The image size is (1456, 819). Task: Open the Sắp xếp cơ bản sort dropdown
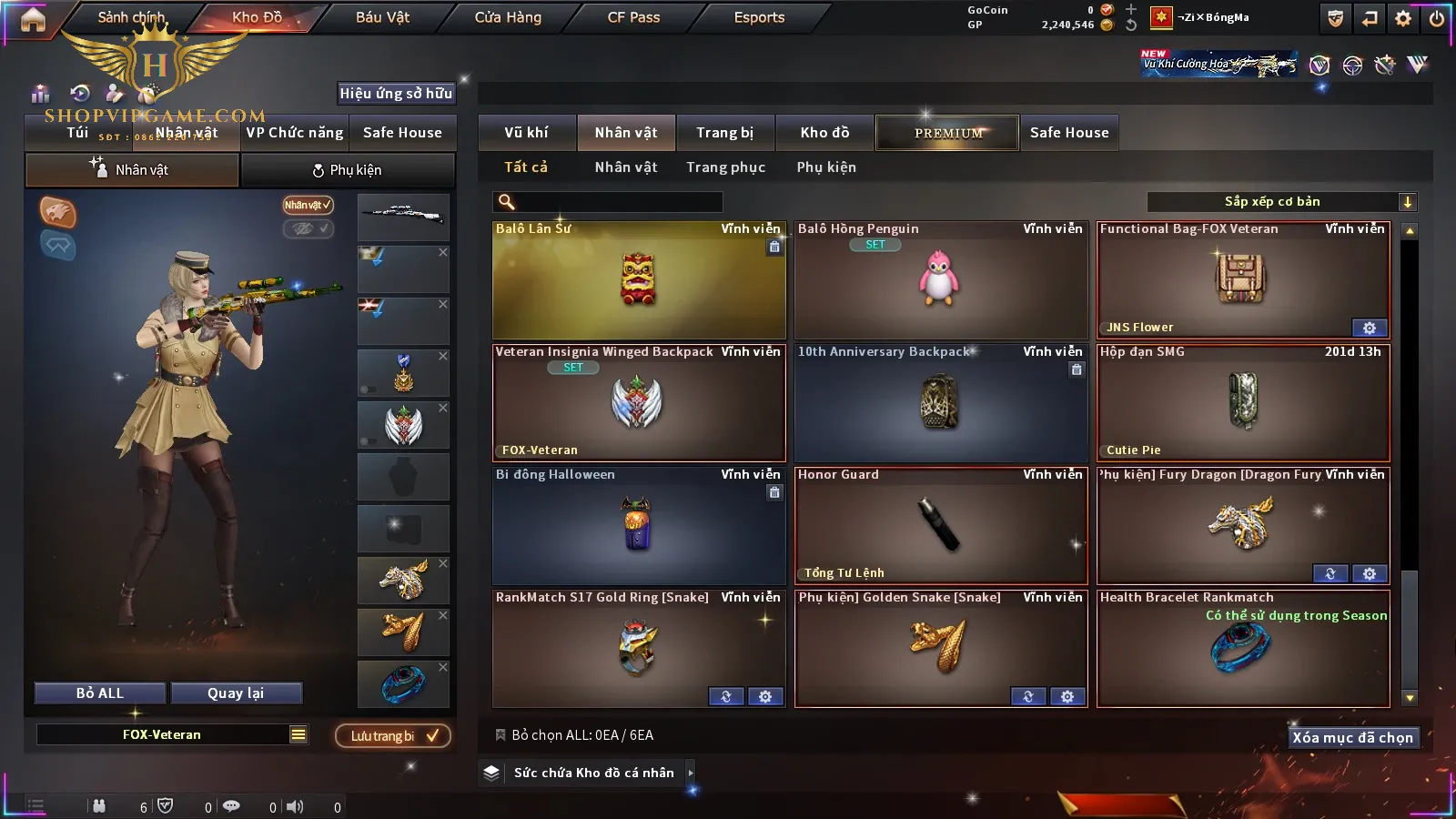[1281, 202]
